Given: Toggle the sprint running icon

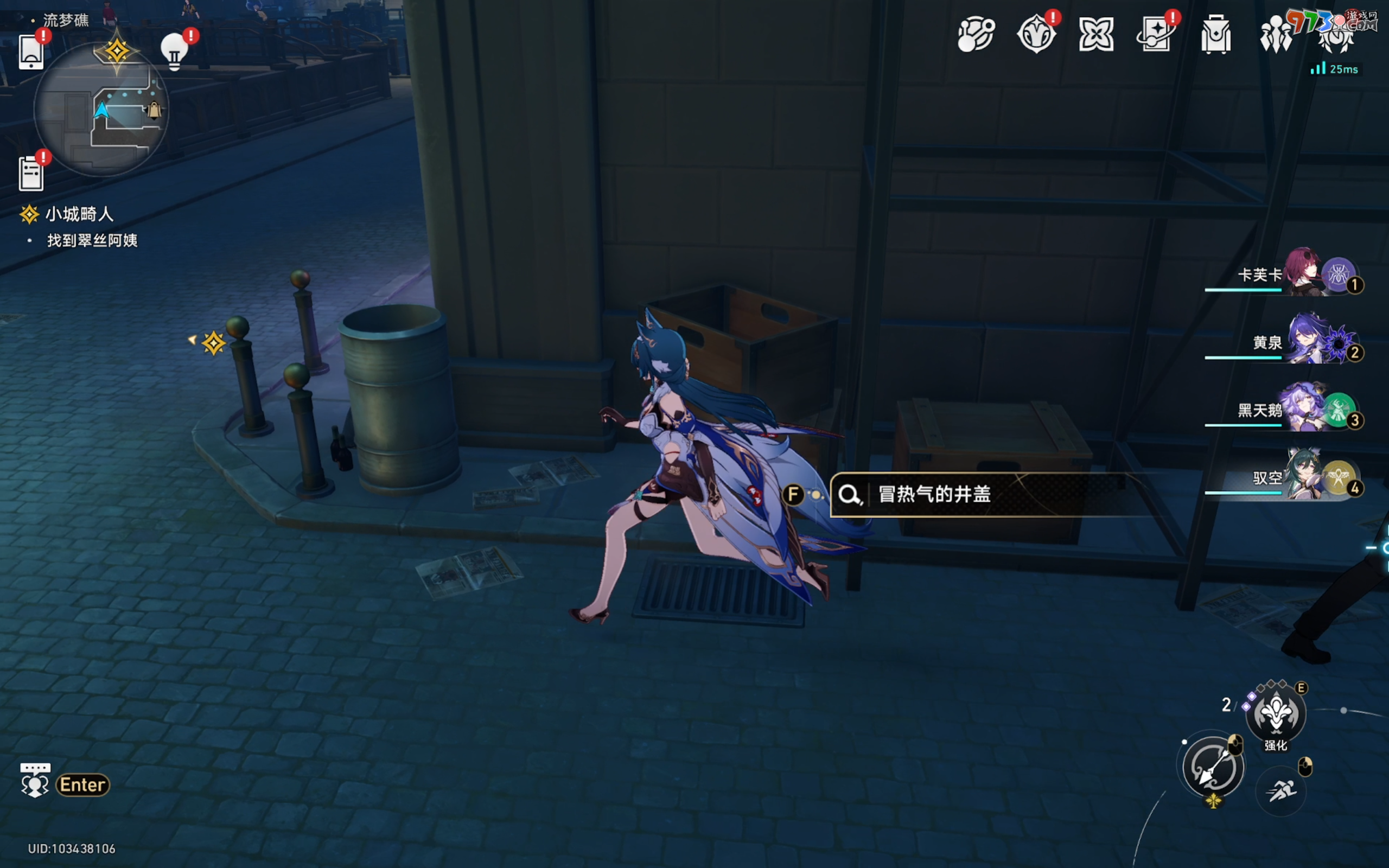Looking at the screenshot, I should pyautogui.click(x=1281, y=791).
